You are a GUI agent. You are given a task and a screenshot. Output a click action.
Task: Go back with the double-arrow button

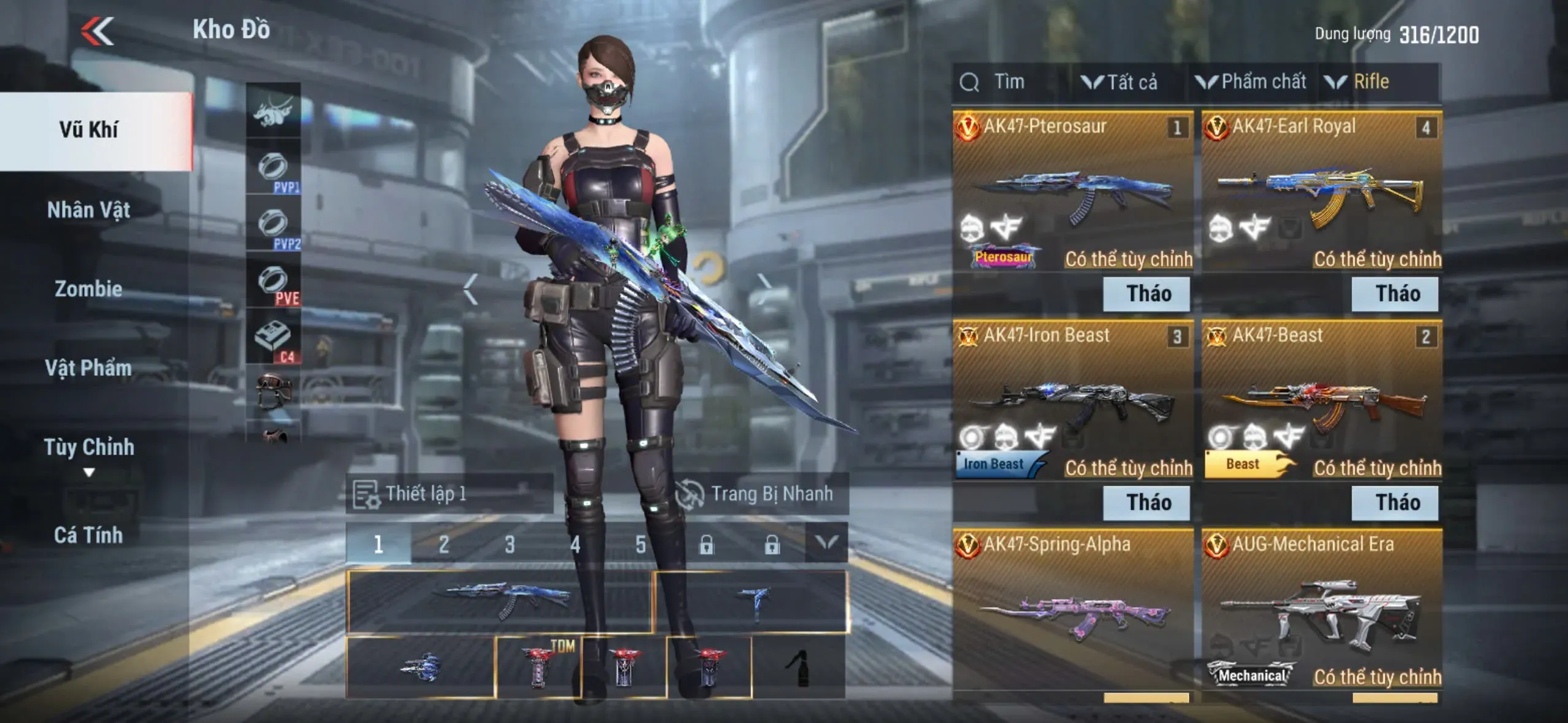coord(98,31)
